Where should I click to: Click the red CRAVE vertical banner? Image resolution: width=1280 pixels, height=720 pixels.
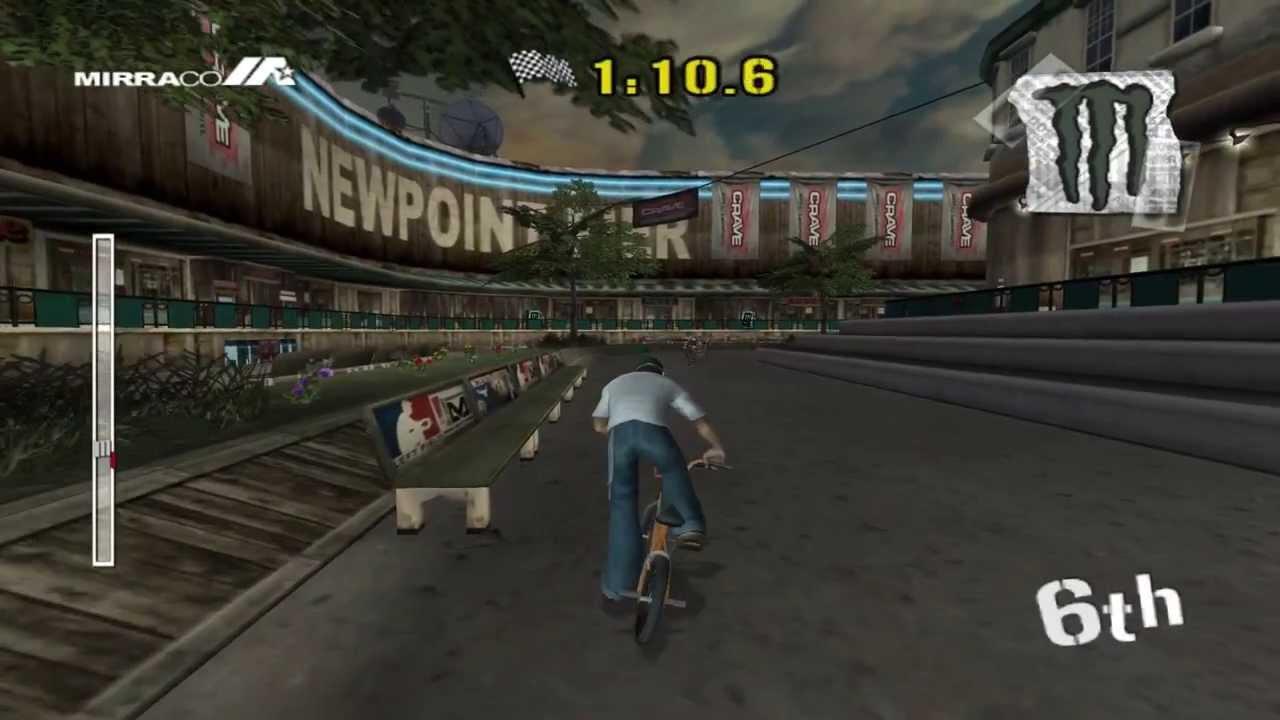[x=740, y=218]
